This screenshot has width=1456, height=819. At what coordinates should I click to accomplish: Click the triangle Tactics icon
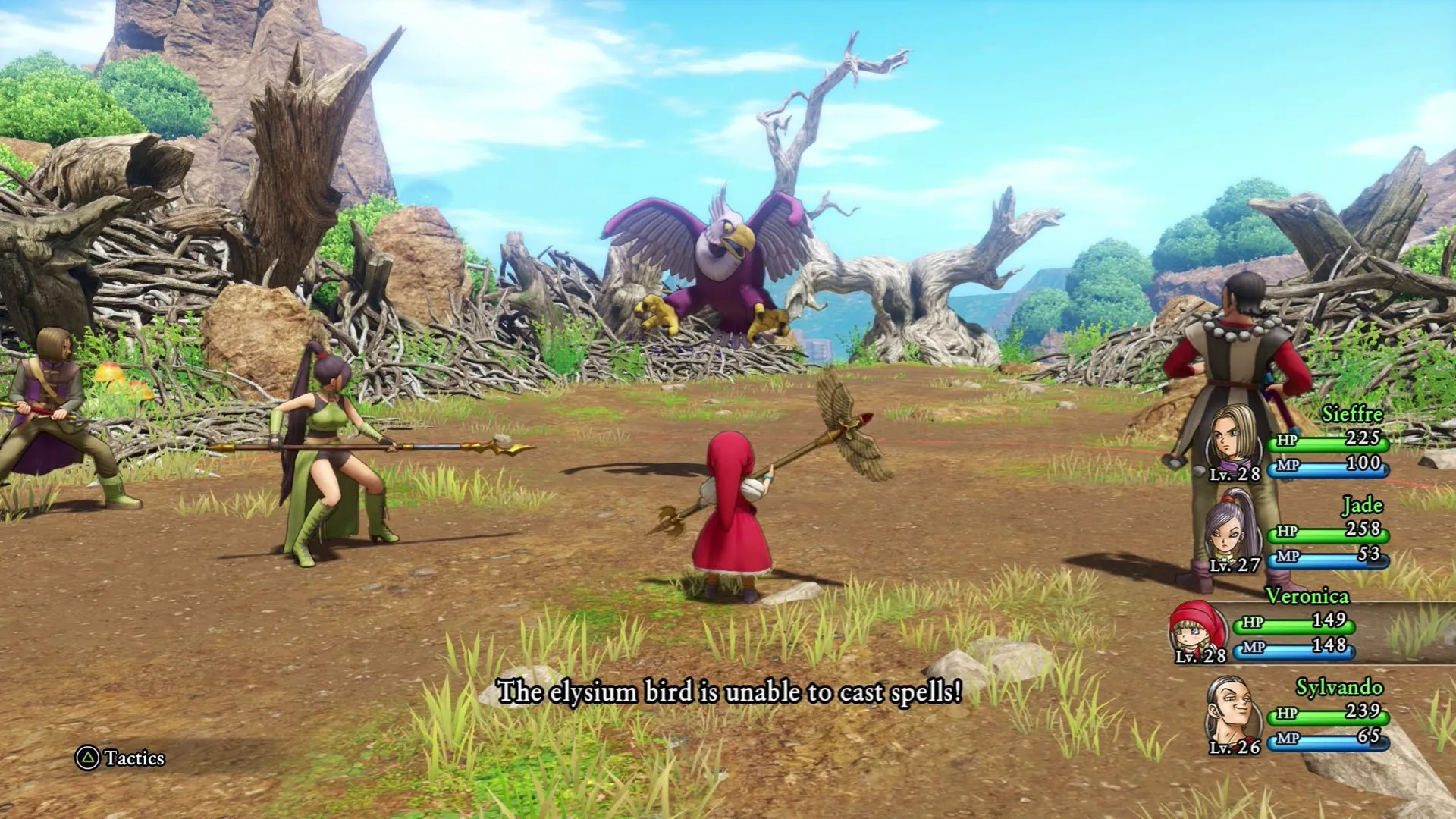[86, 757]
